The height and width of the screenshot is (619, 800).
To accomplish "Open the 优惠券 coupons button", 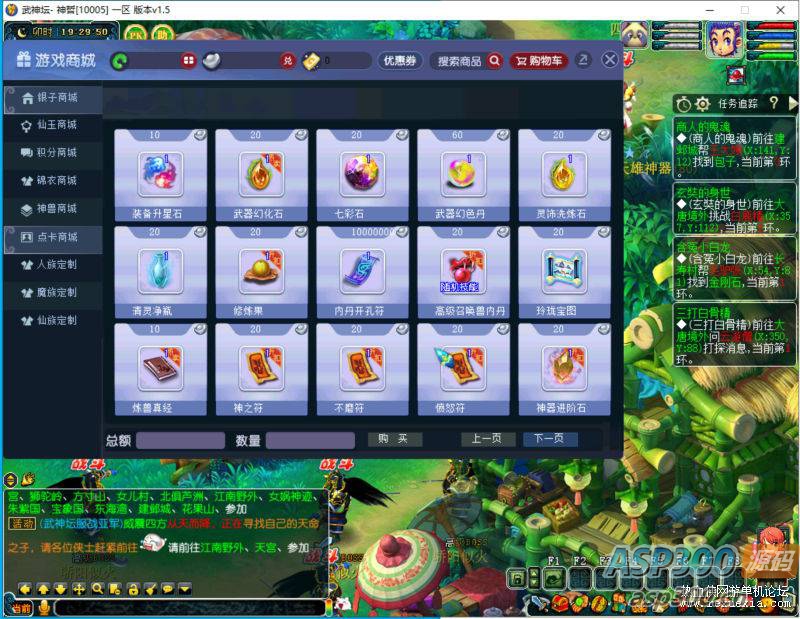I will coord(399,61).
